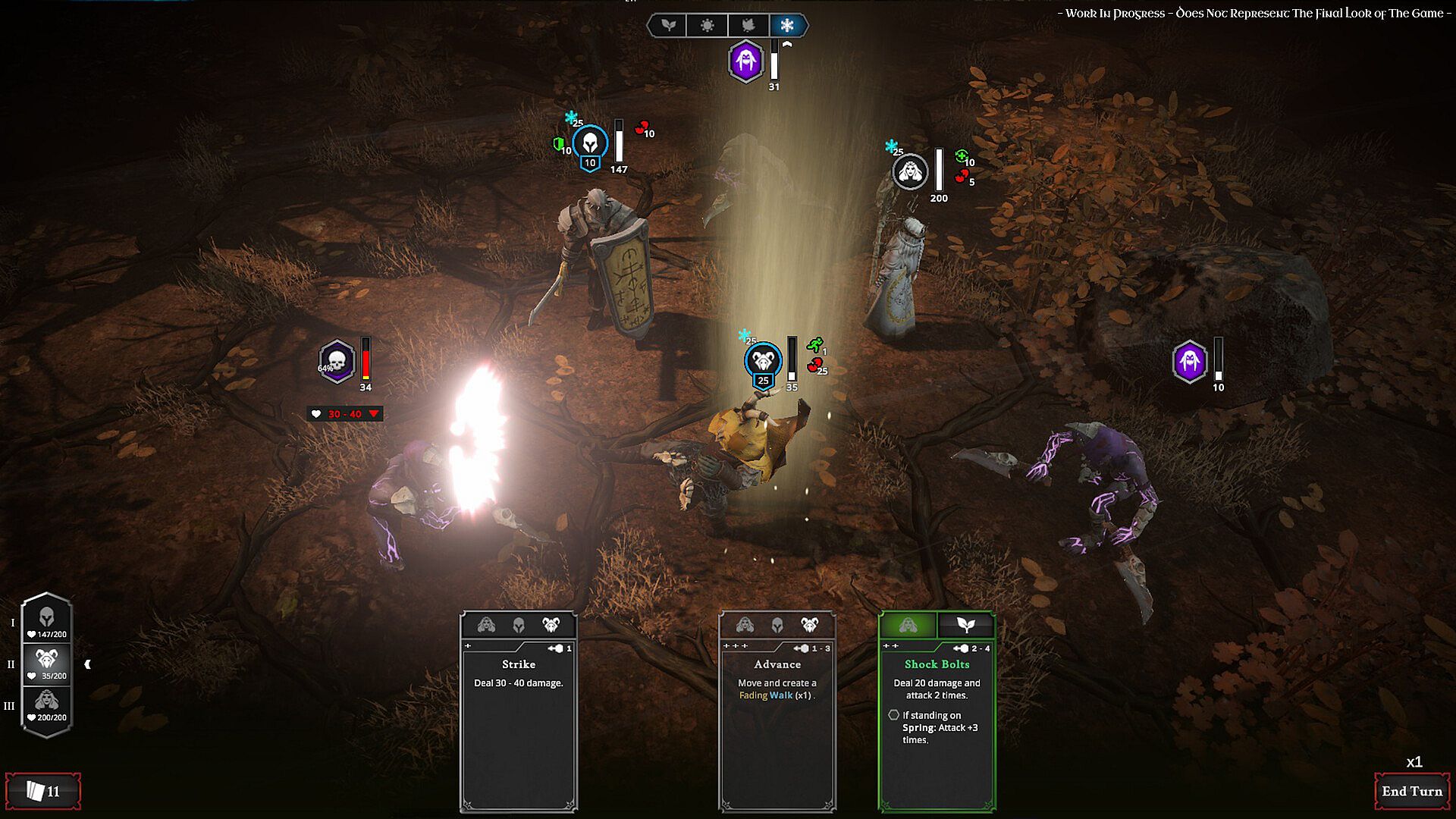Choose the Shock Bolts card
The height and width of the screenshot is (819, 1456).
click(937, 711)
